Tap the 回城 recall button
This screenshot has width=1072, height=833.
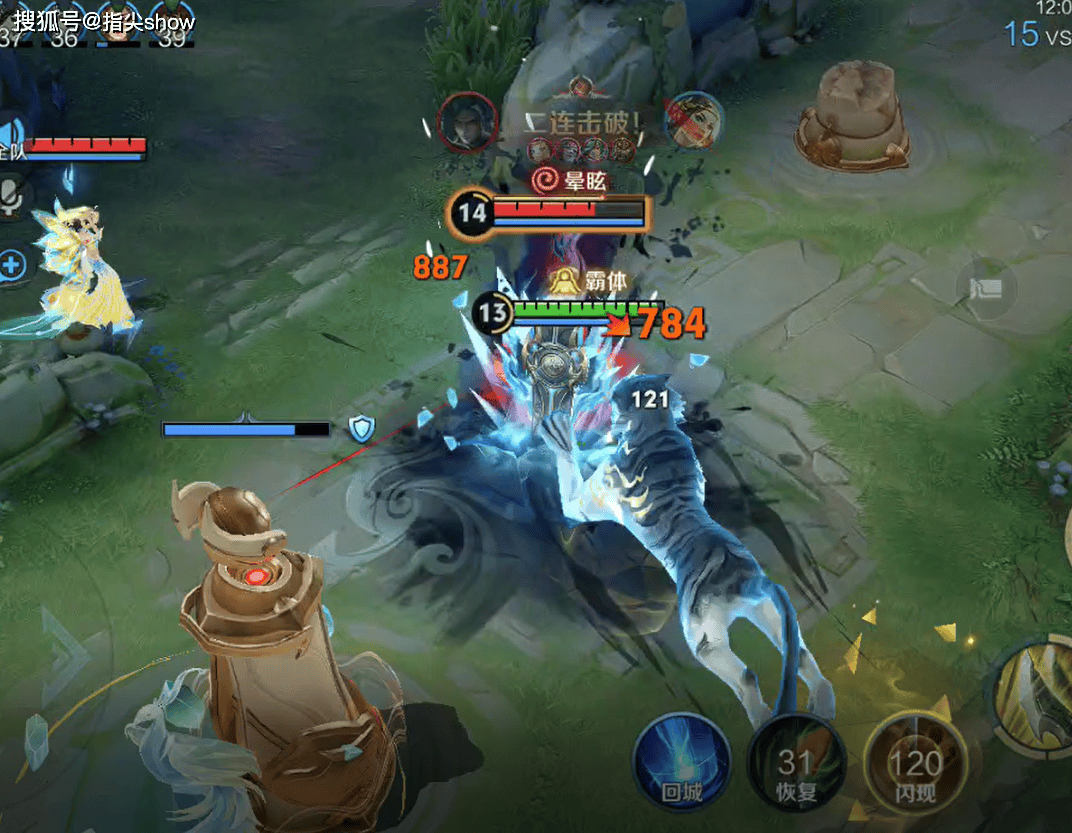tap(681, 765)
